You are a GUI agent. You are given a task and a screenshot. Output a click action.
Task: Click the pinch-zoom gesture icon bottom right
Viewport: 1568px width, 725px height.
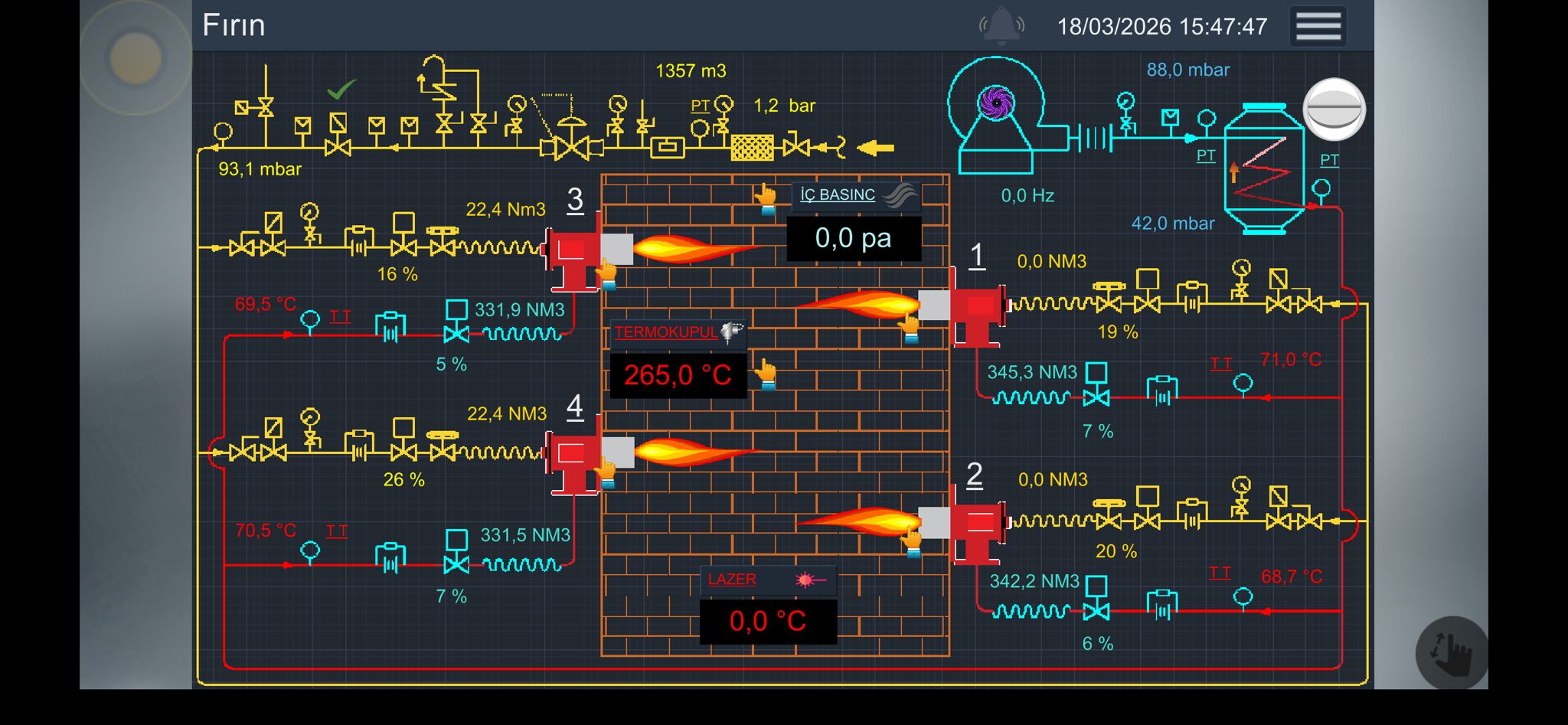tap(1454, 653)
